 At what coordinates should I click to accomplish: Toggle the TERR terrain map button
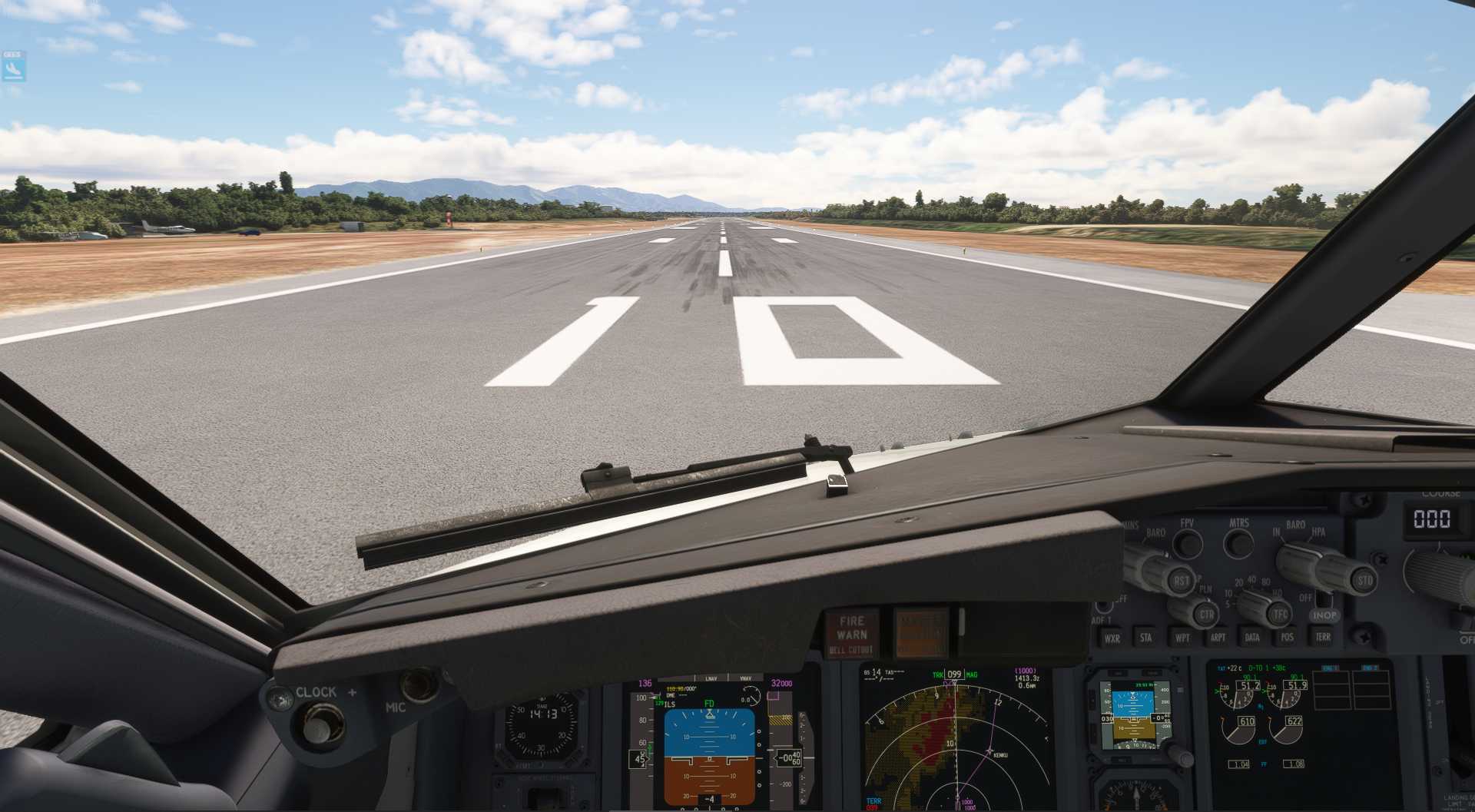(1323, 636)
